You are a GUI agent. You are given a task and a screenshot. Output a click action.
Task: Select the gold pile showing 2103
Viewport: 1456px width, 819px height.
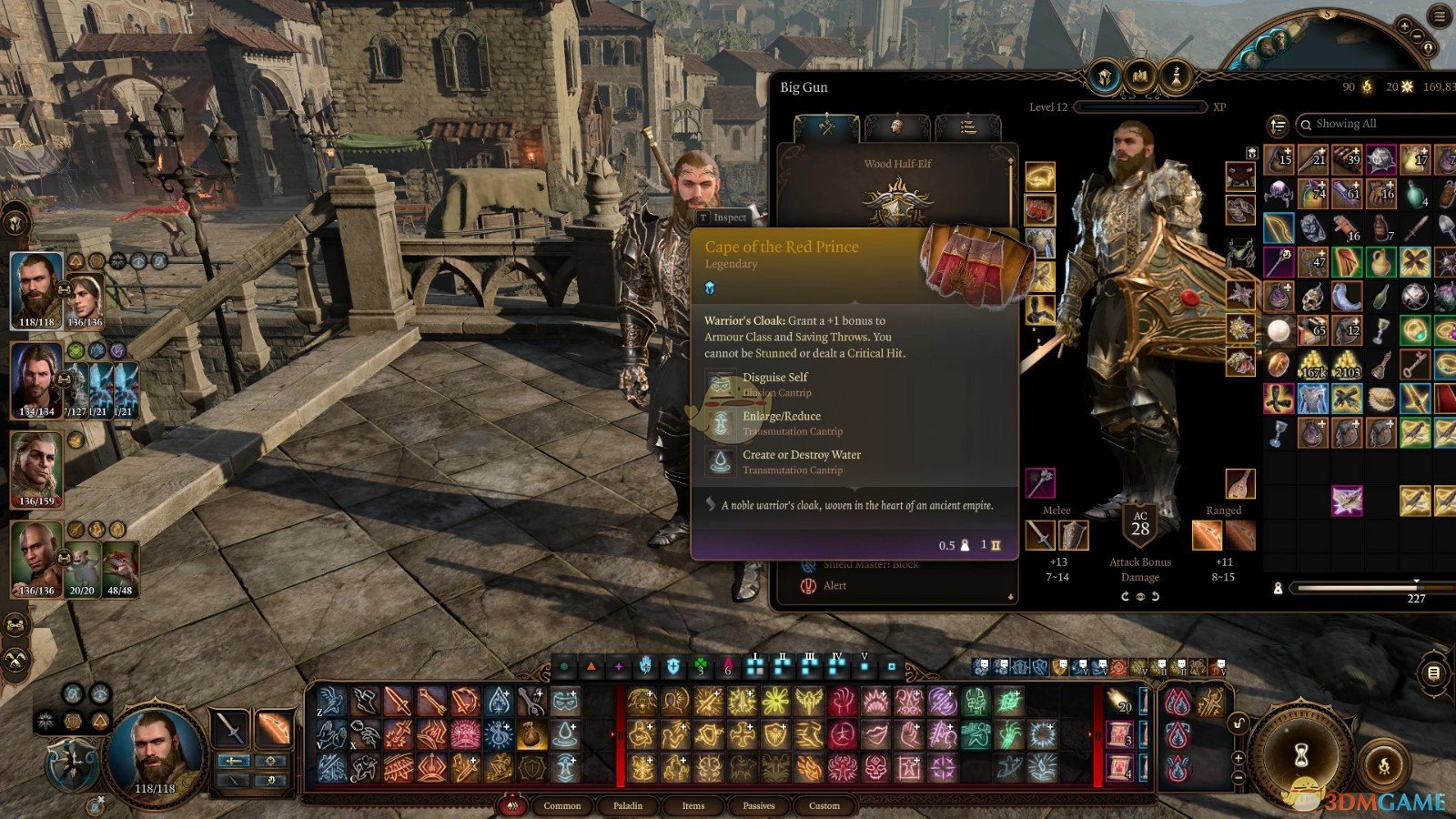1347,363
